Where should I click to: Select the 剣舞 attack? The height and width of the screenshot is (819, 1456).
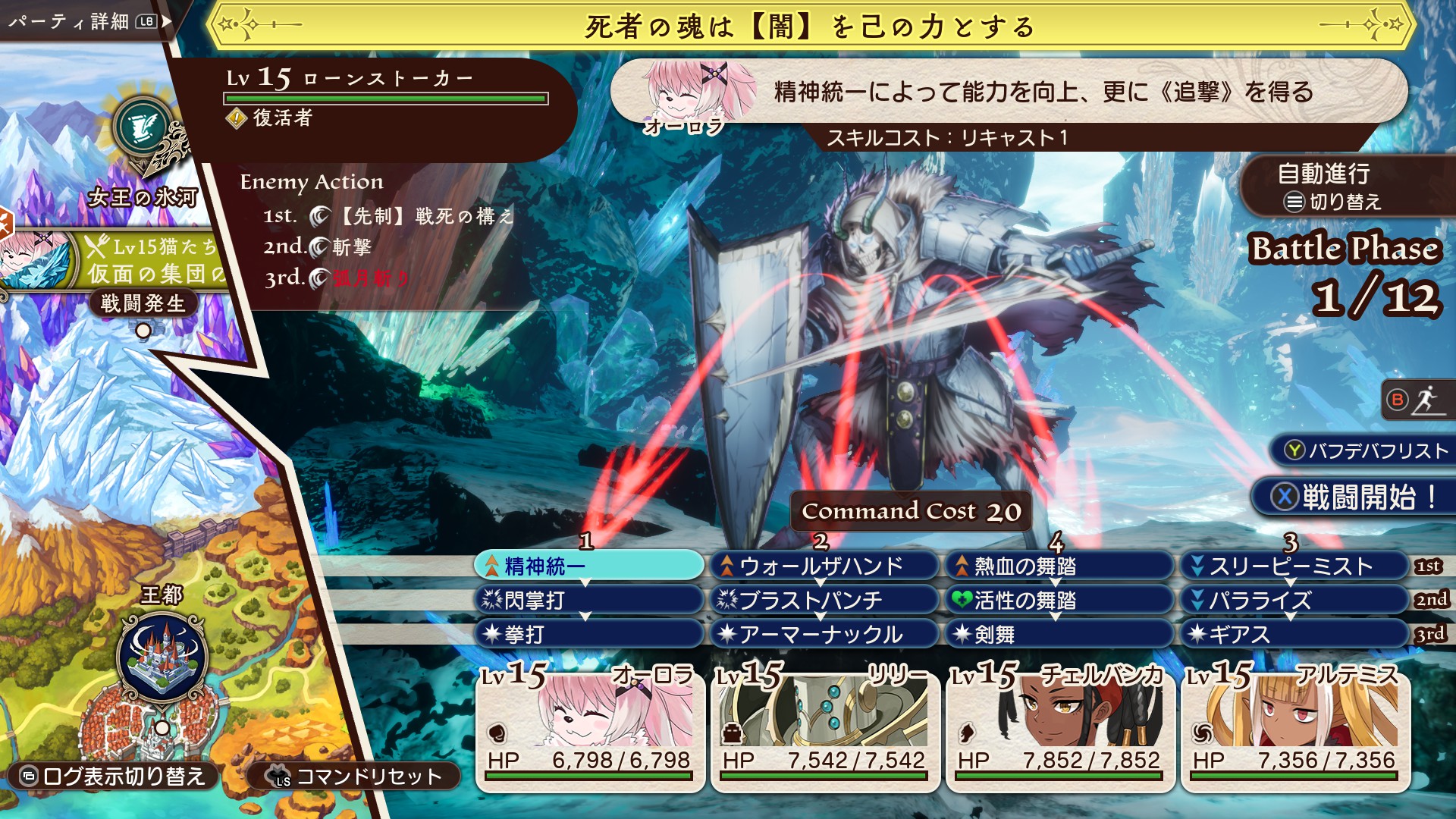coord(1059,634)
